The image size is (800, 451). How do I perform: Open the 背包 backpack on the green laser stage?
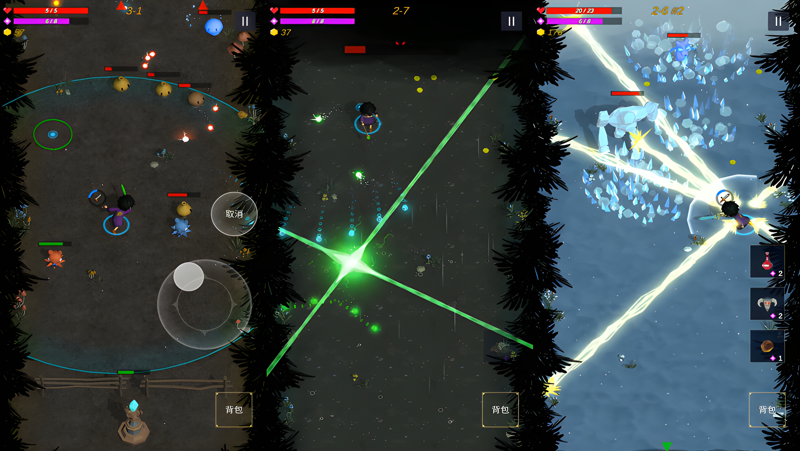pos(500,410)
